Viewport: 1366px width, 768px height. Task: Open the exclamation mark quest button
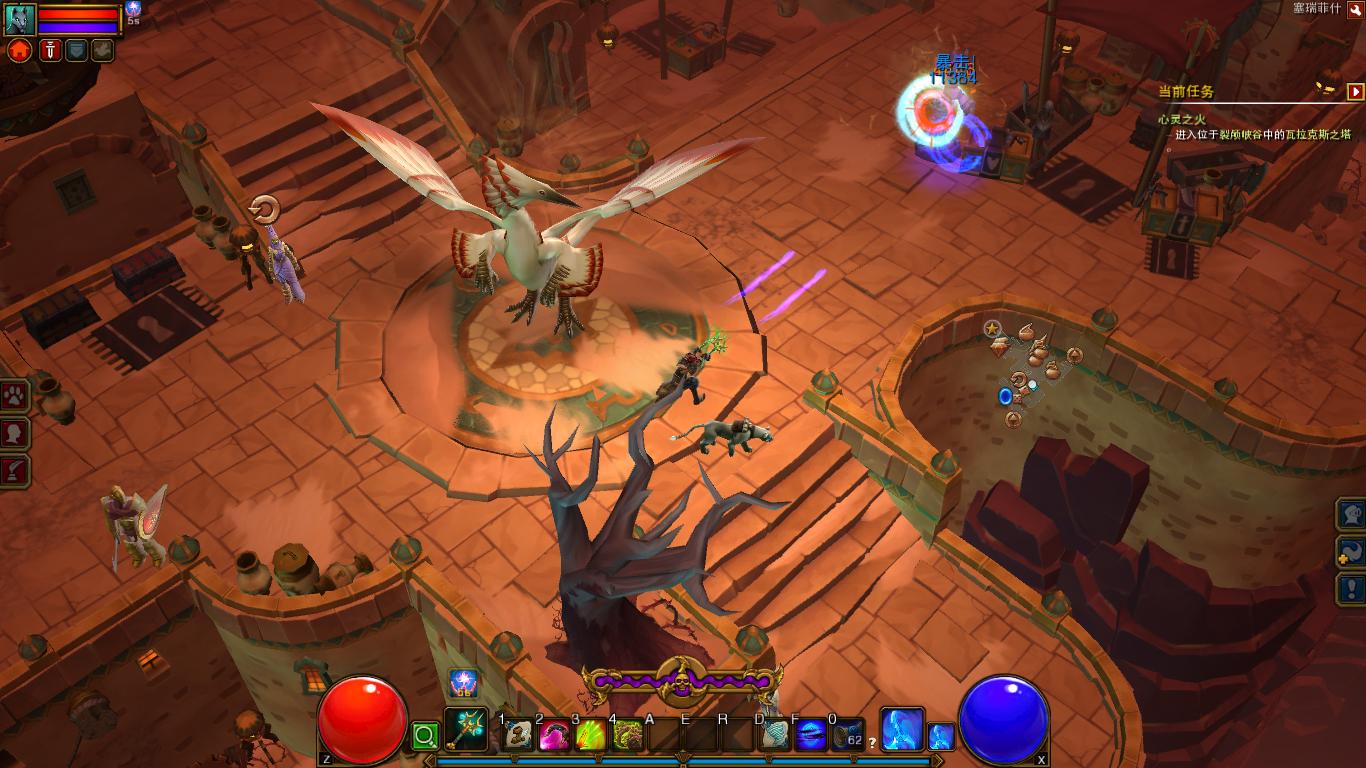1353,588
